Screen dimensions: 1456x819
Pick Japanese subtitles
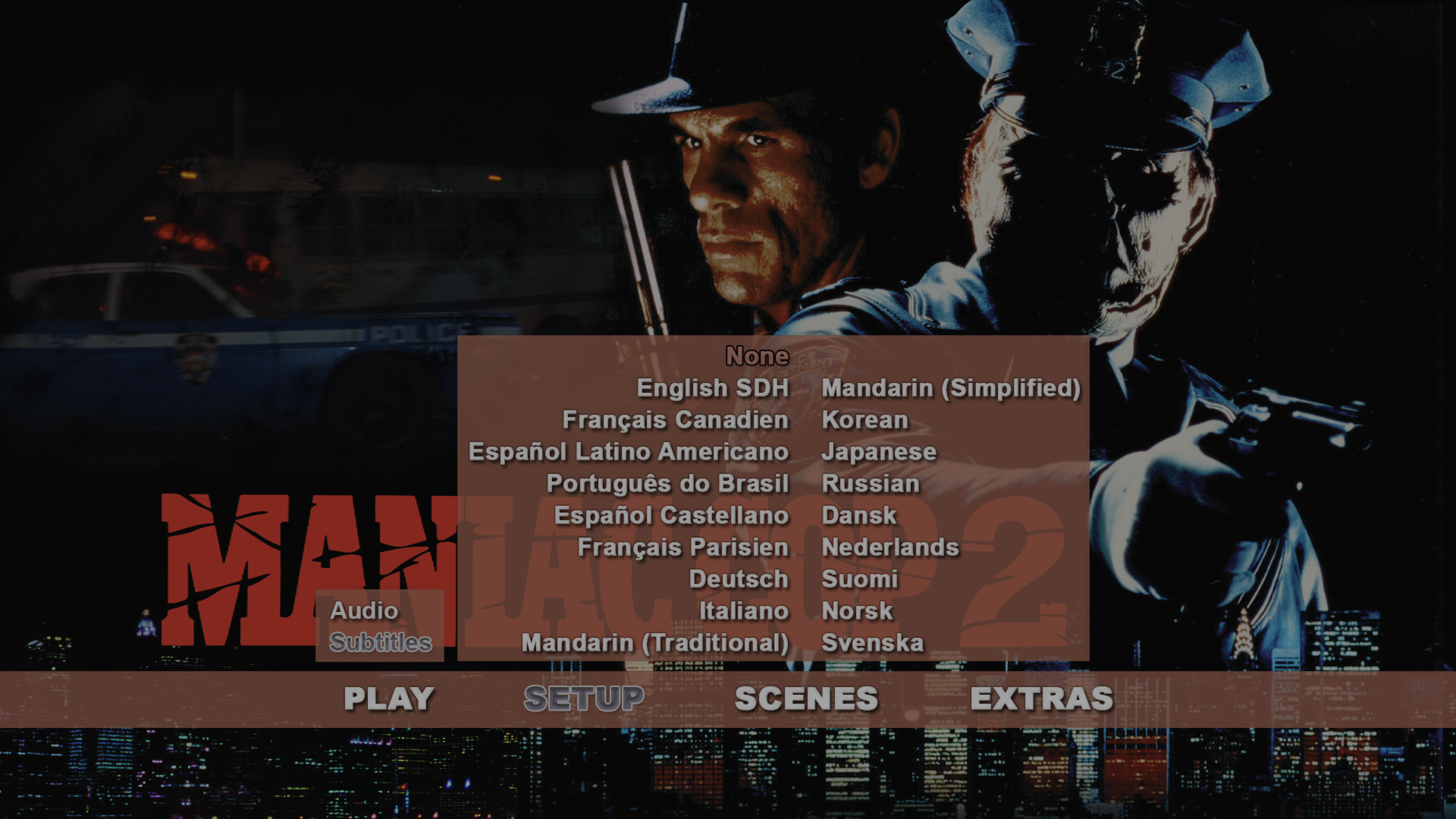click(879, 452)
